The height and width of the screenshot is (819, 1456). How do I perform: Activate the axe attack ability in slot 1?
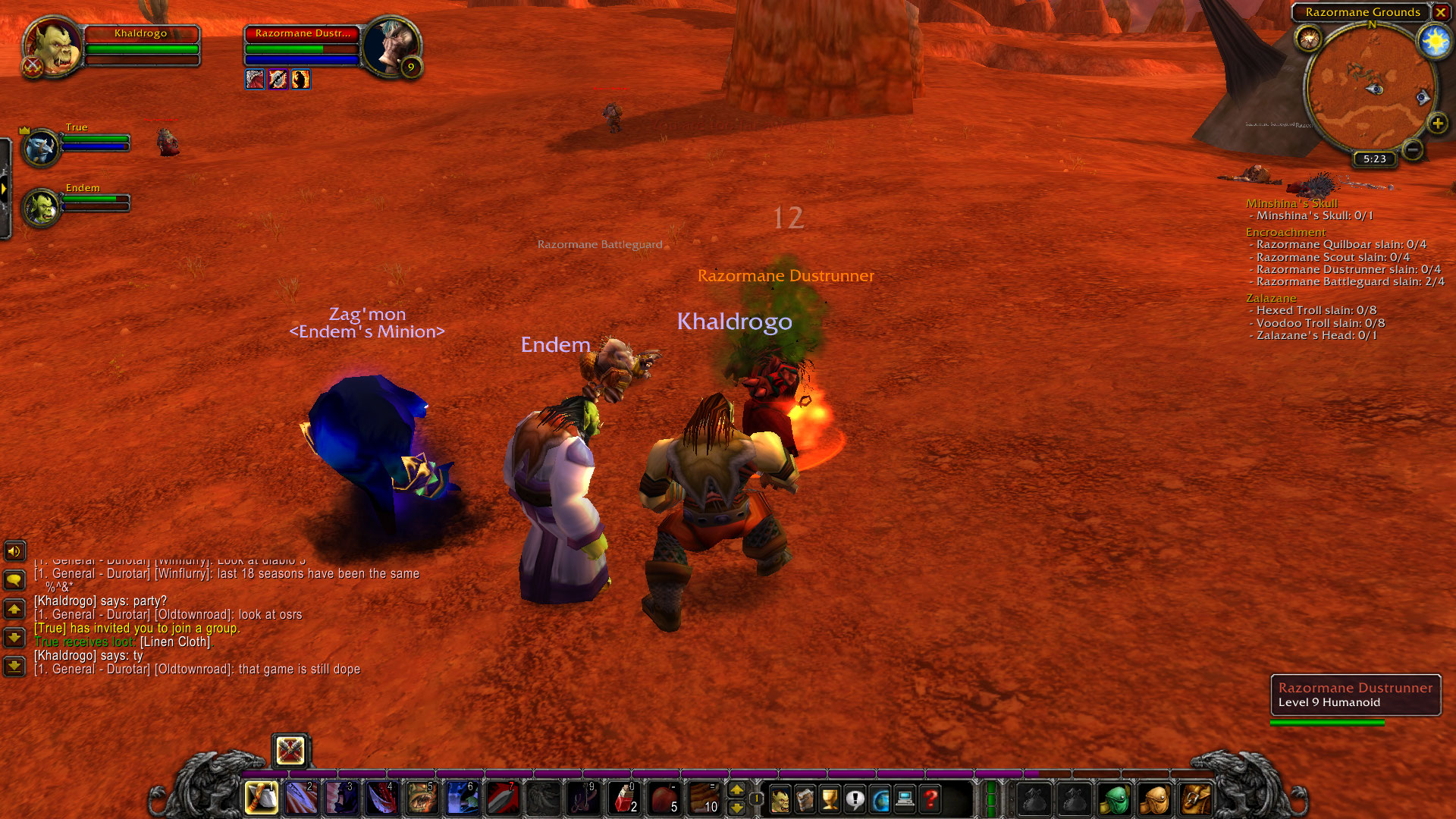pos(262,798)
